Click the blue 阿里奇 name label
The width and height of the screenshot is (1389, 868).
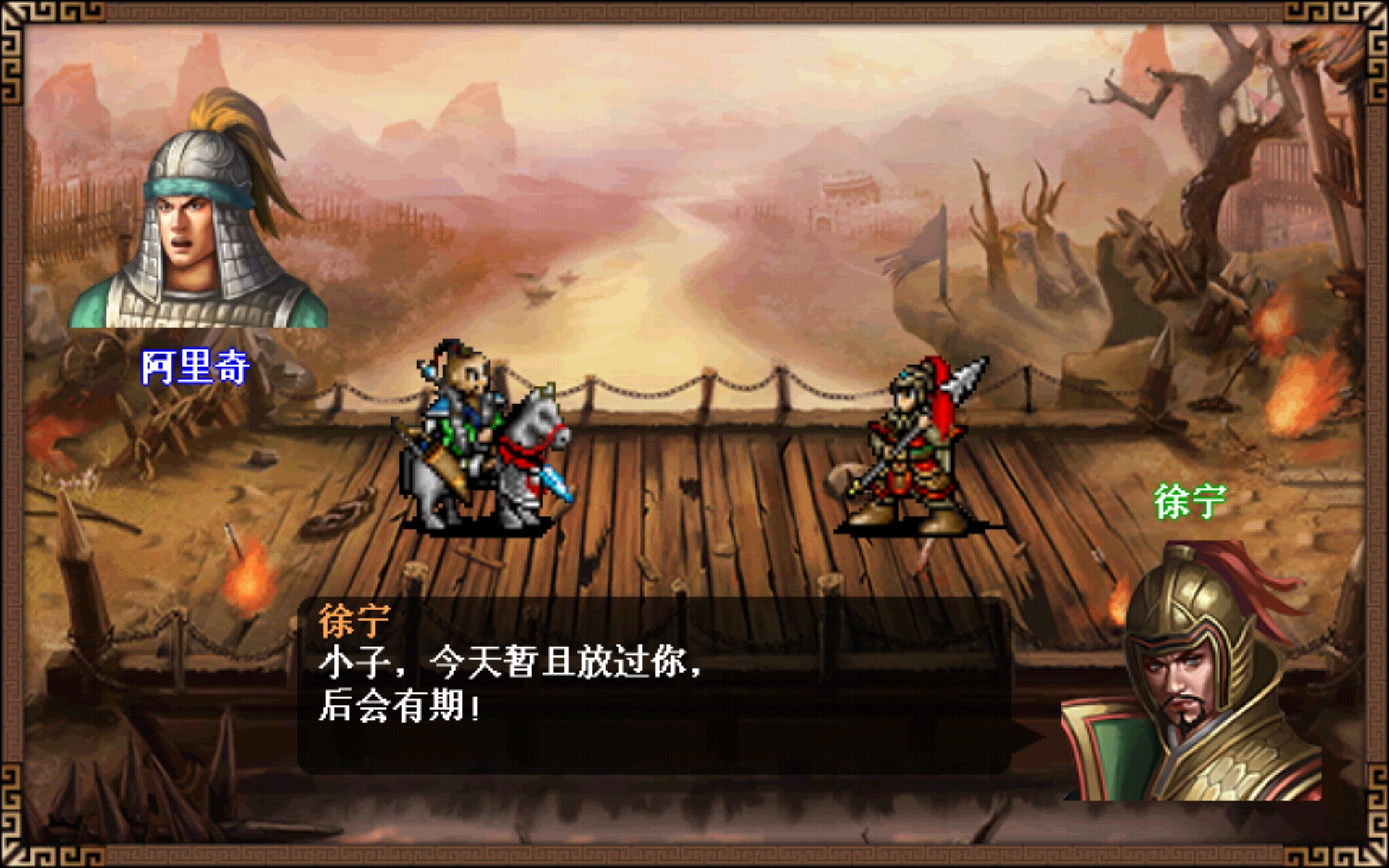(194, 369)
